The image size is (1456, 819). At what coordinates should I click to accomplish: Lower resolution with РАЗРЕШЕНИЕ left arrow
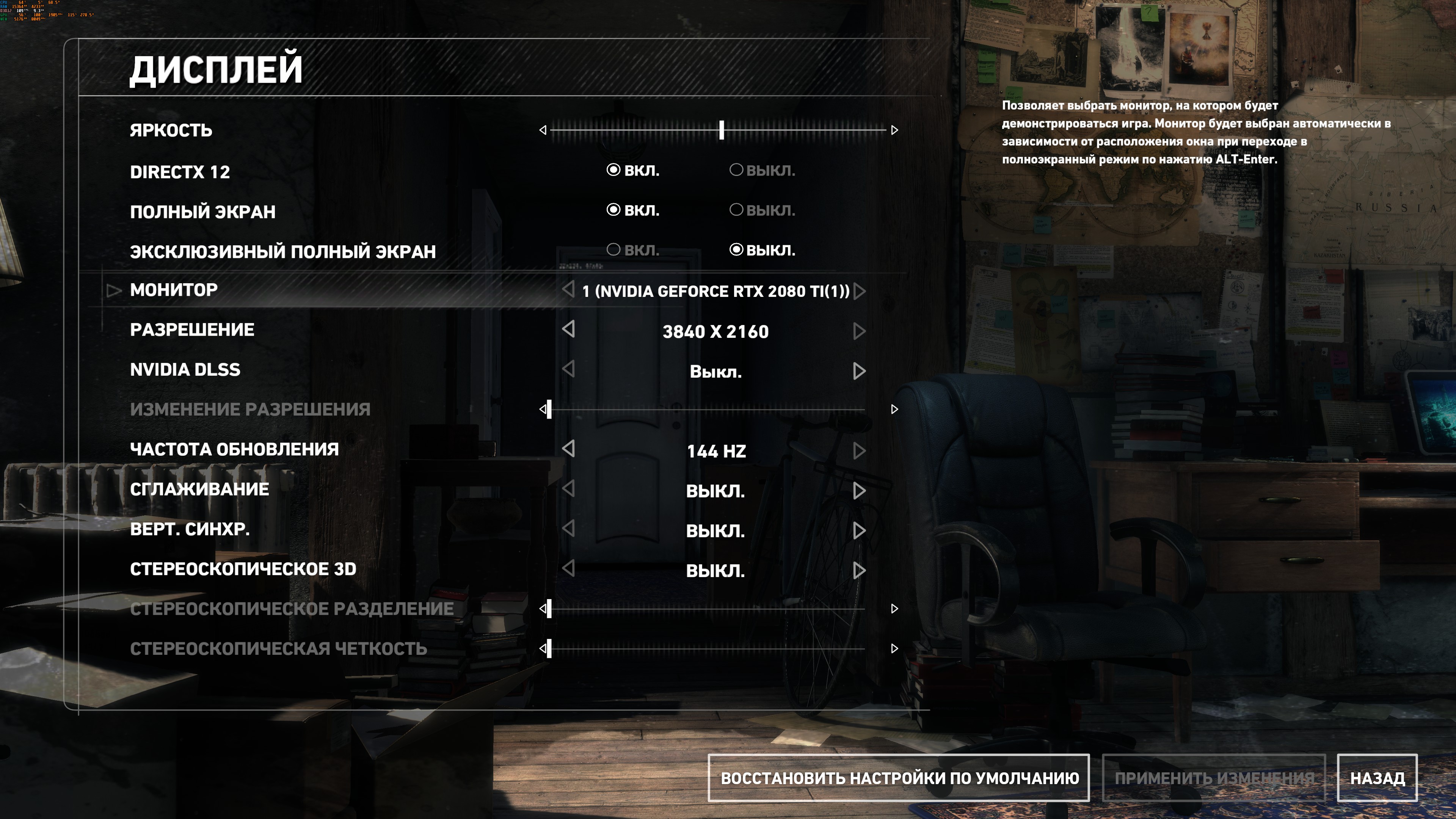tap(569, 329)
